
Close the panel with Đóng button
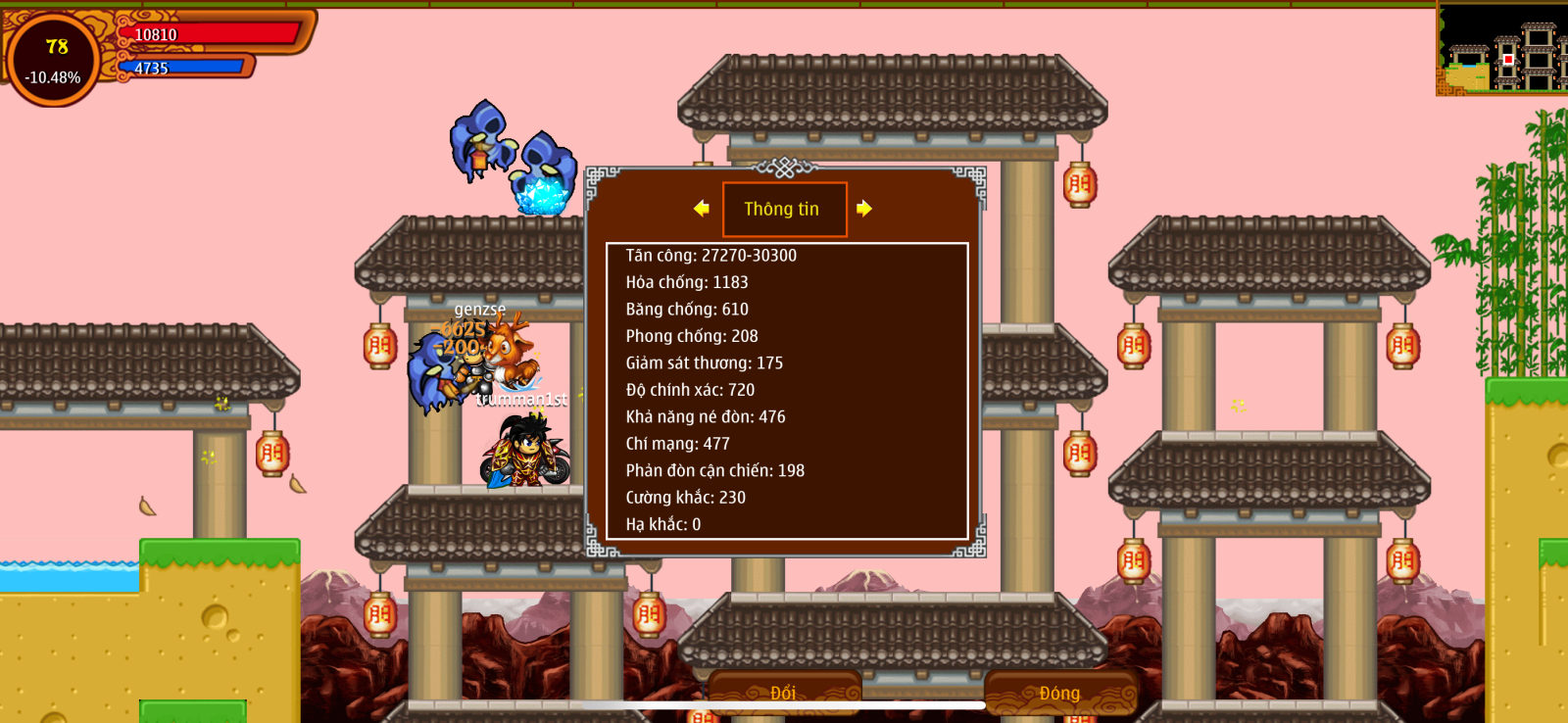tap(1060, 693)
